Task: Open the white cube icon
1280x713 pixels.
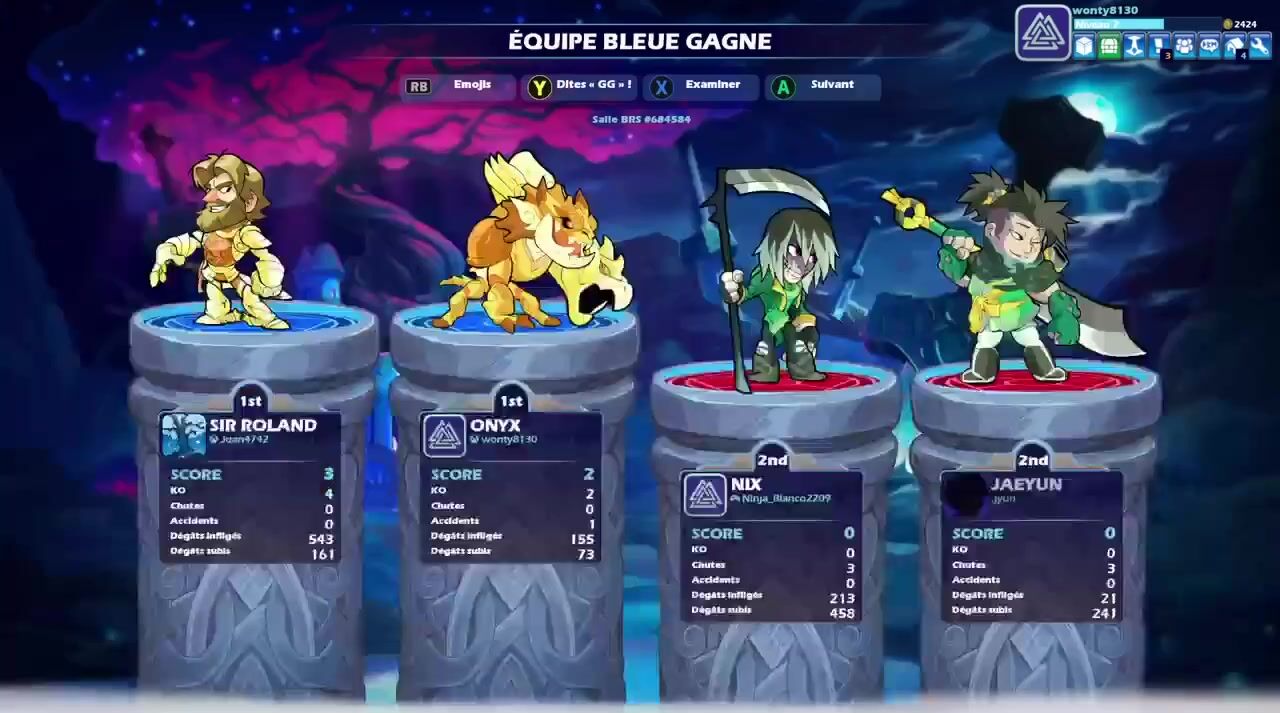Action: 1085,46
